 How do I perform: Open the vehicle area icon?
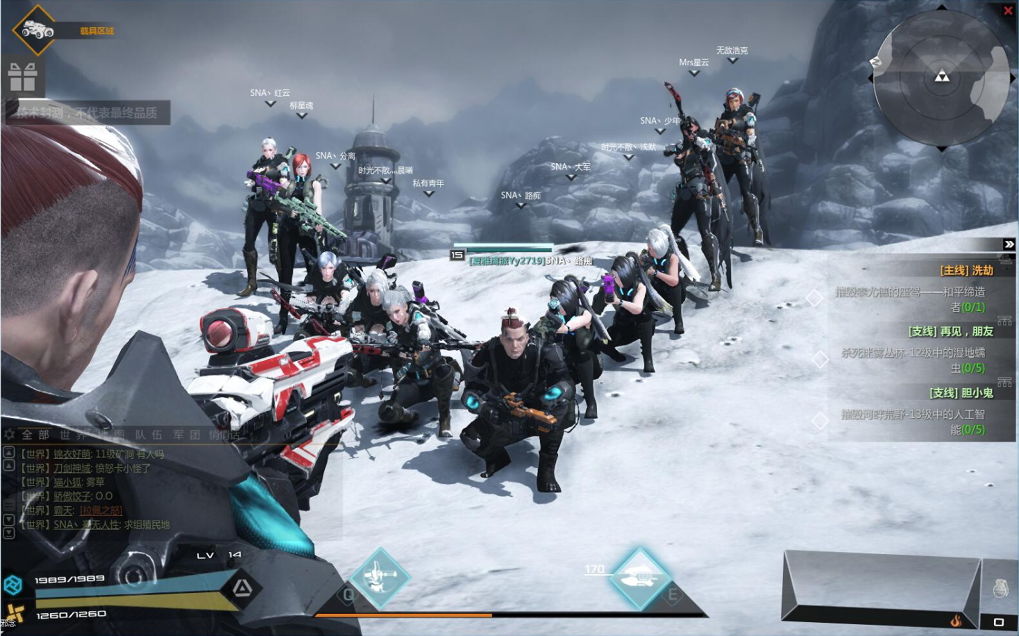38,29
